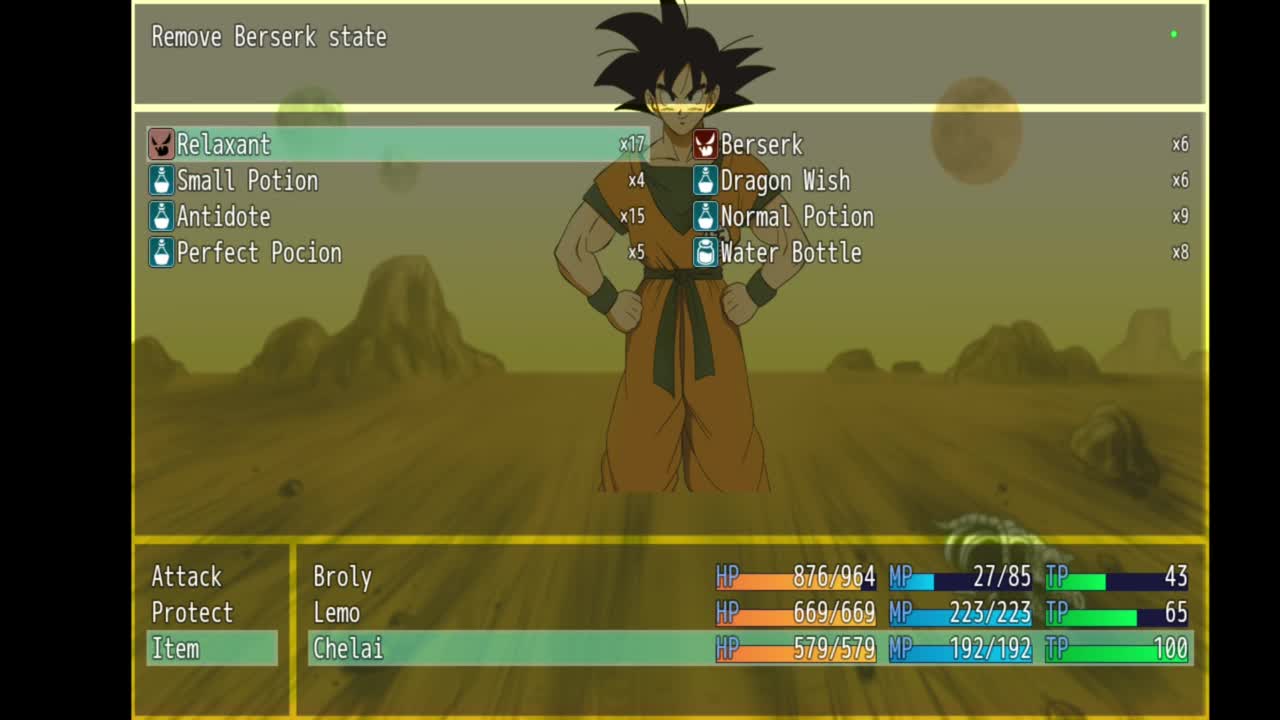Select the Relaxant item
This screenshot has width=1280, height=720.
tap(224, 145)
